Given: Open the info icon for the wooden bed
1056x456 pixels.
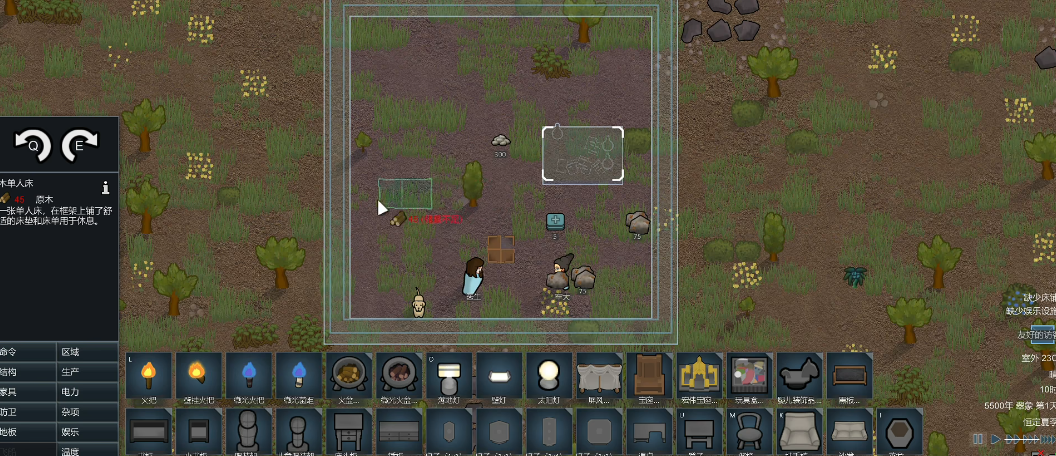Looking at the screenshot, I should (x=105, y=187).
